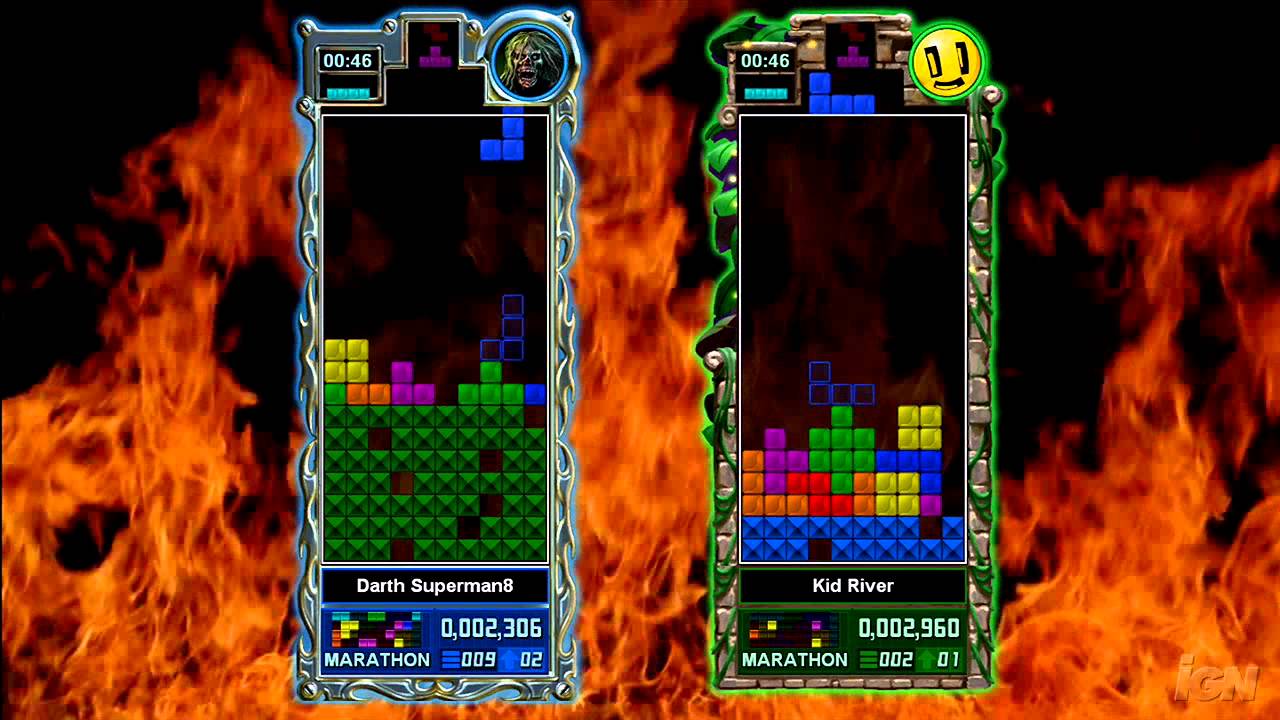This screenshot has width=1280, height=720.
Task: Expand the left MARATHON stats bar
Action: point(378,659)
